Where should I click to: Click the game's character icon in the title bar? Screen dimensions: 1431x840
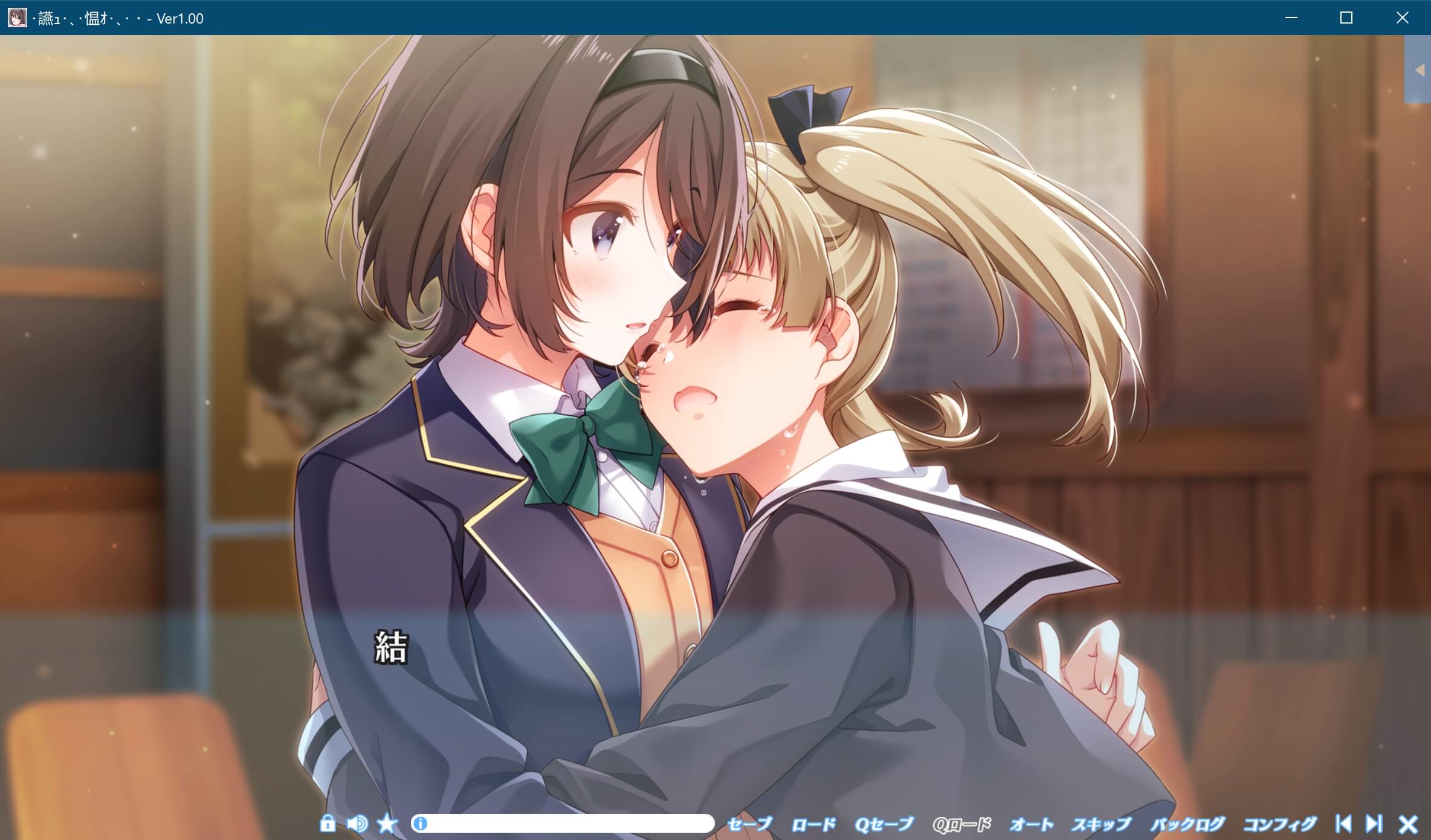pyautogui.click(x=18, y=18)
